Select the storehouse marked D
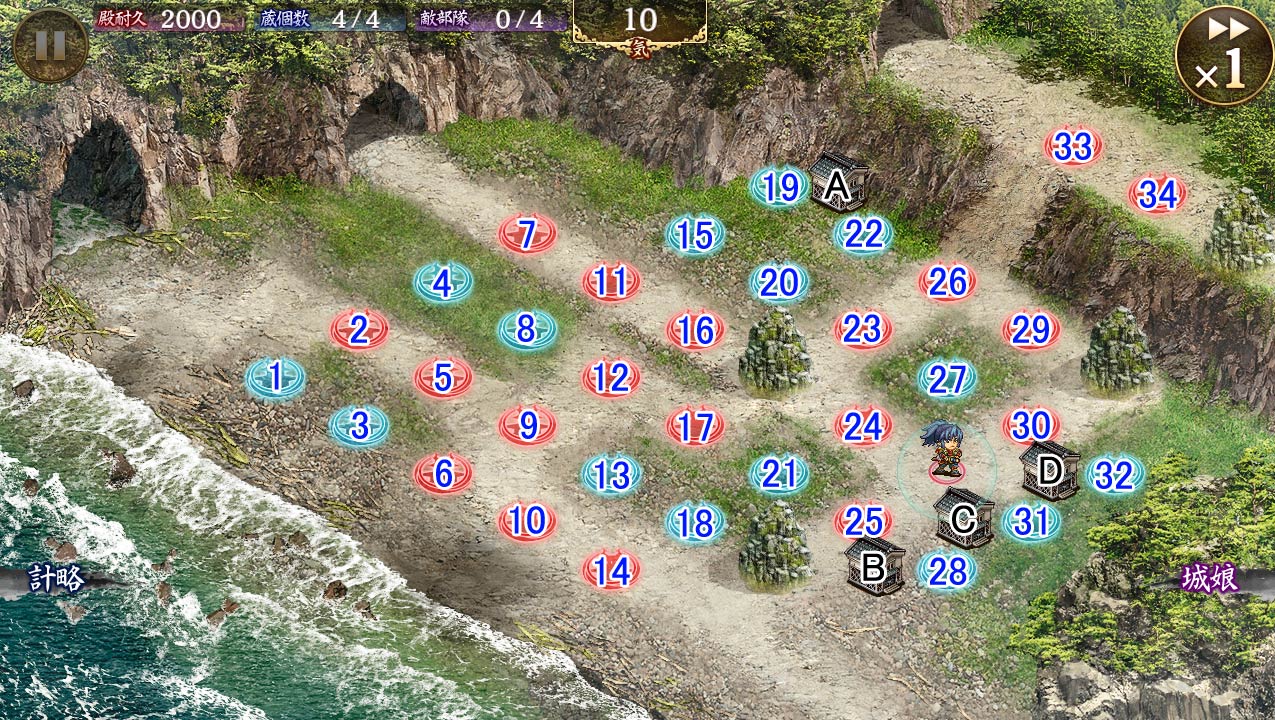The height and width of the screenshot is (720, 1275). point(1050,470)
